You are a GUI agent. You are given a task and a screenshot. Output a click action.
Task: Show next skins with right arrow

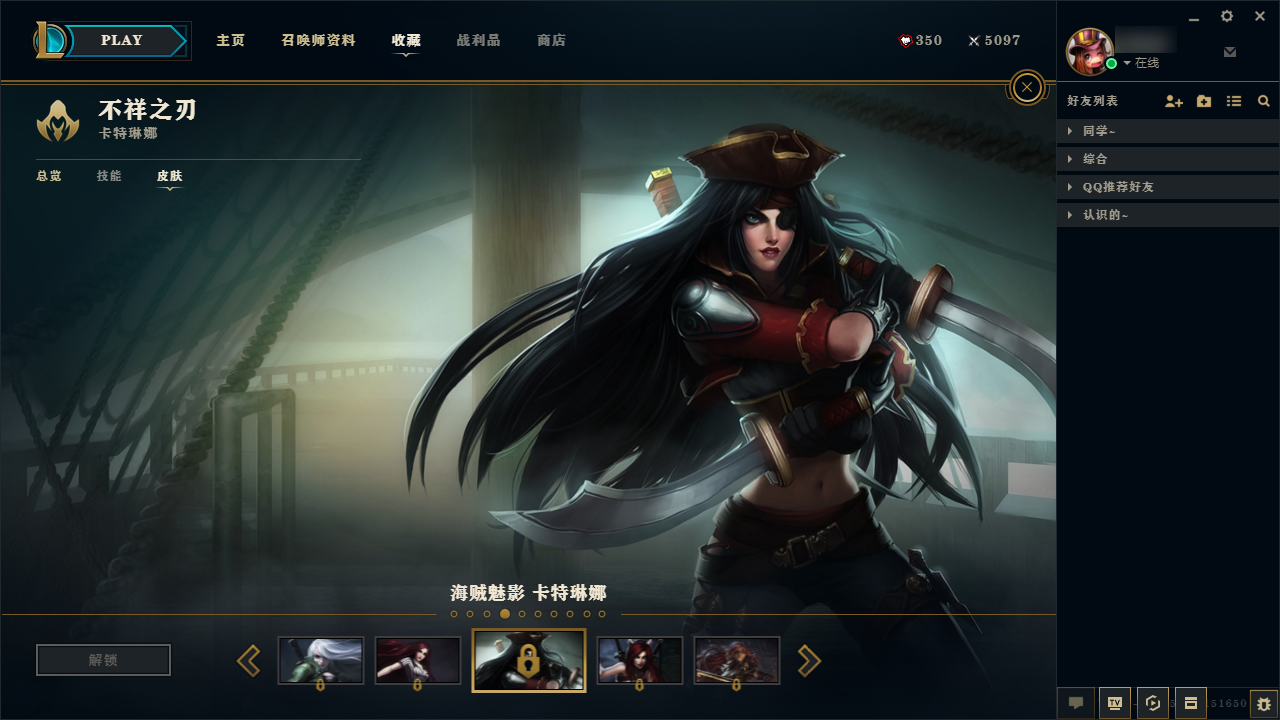point(808,660)
